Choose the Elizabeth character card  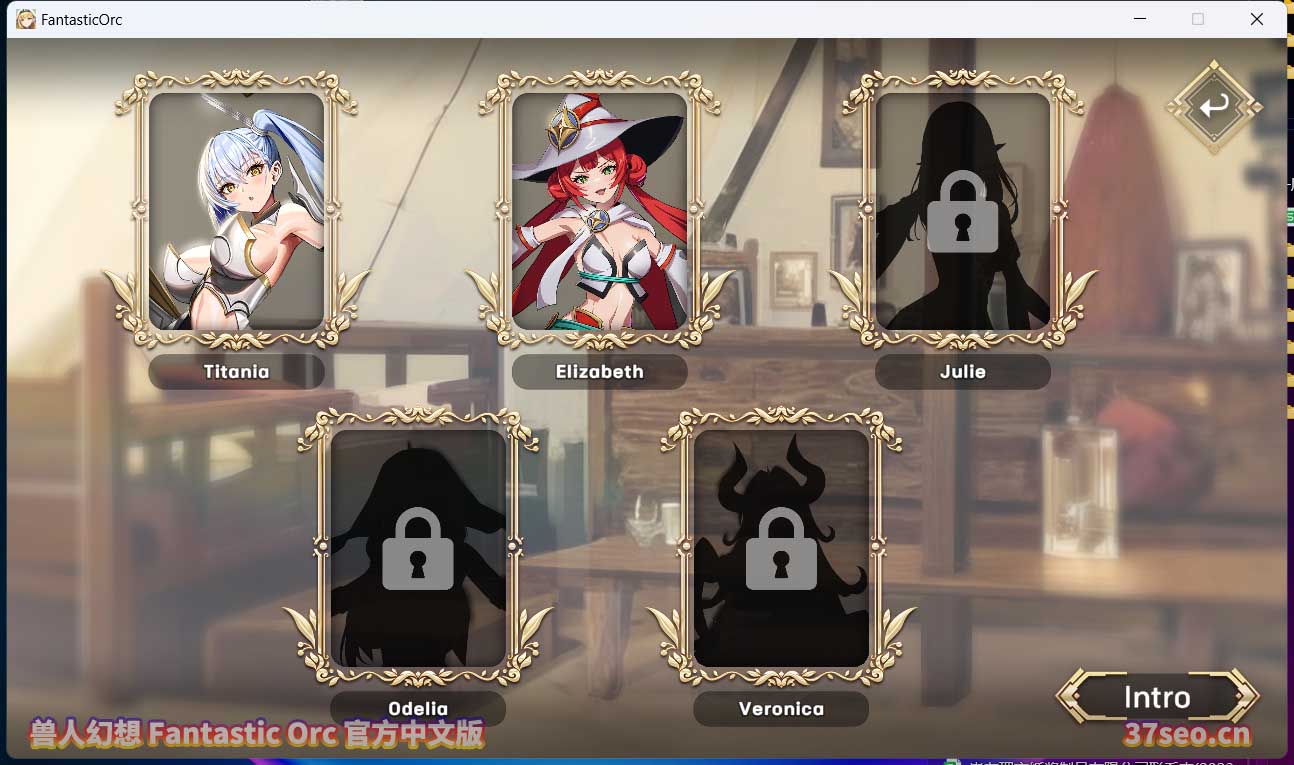pyautogui.click(x=599, y=212)
